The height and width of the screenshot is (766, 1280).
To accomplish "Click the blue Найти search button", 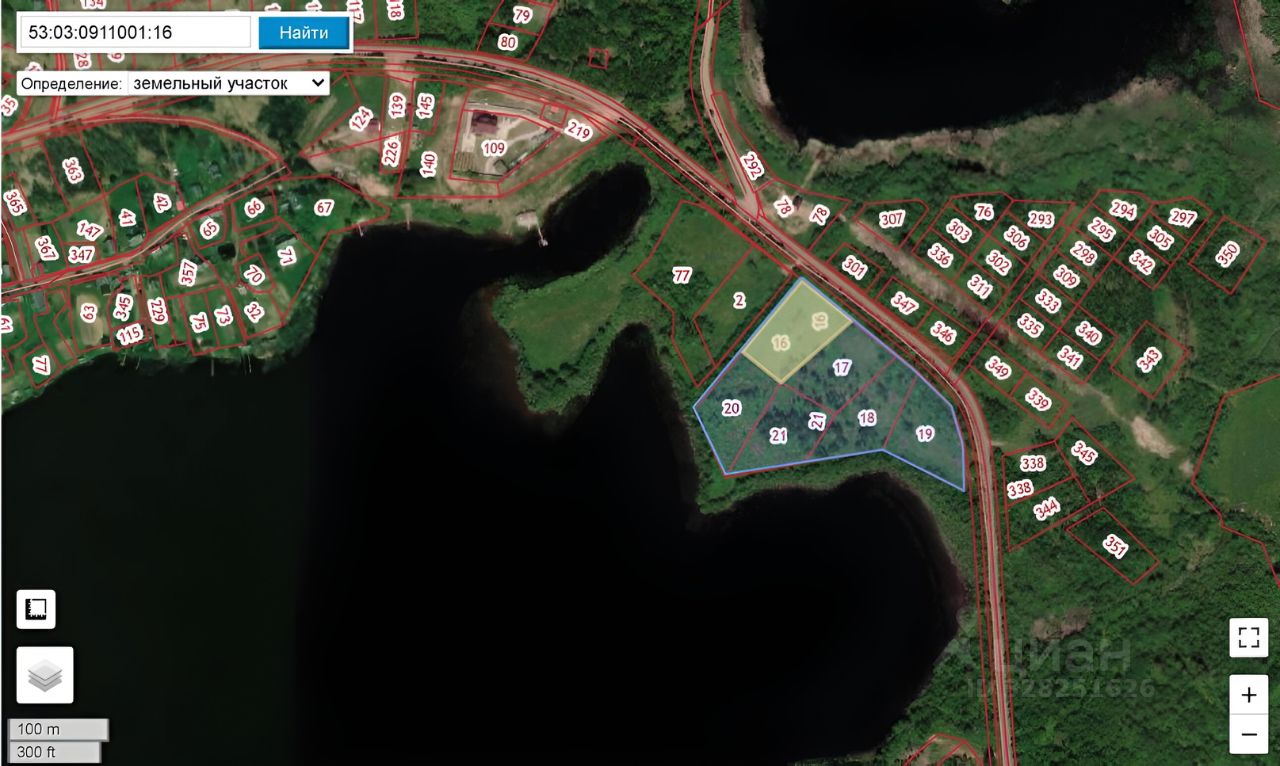I will [304, 32].
